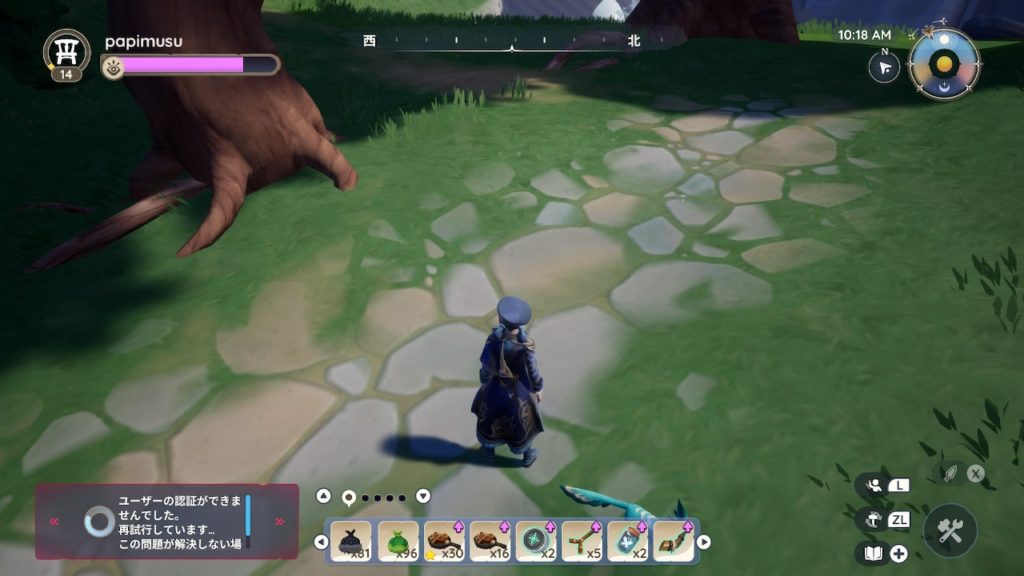Screen dimensions: 1024x576
Task: Activate the waving character emote icon
Action: point(870,485)
